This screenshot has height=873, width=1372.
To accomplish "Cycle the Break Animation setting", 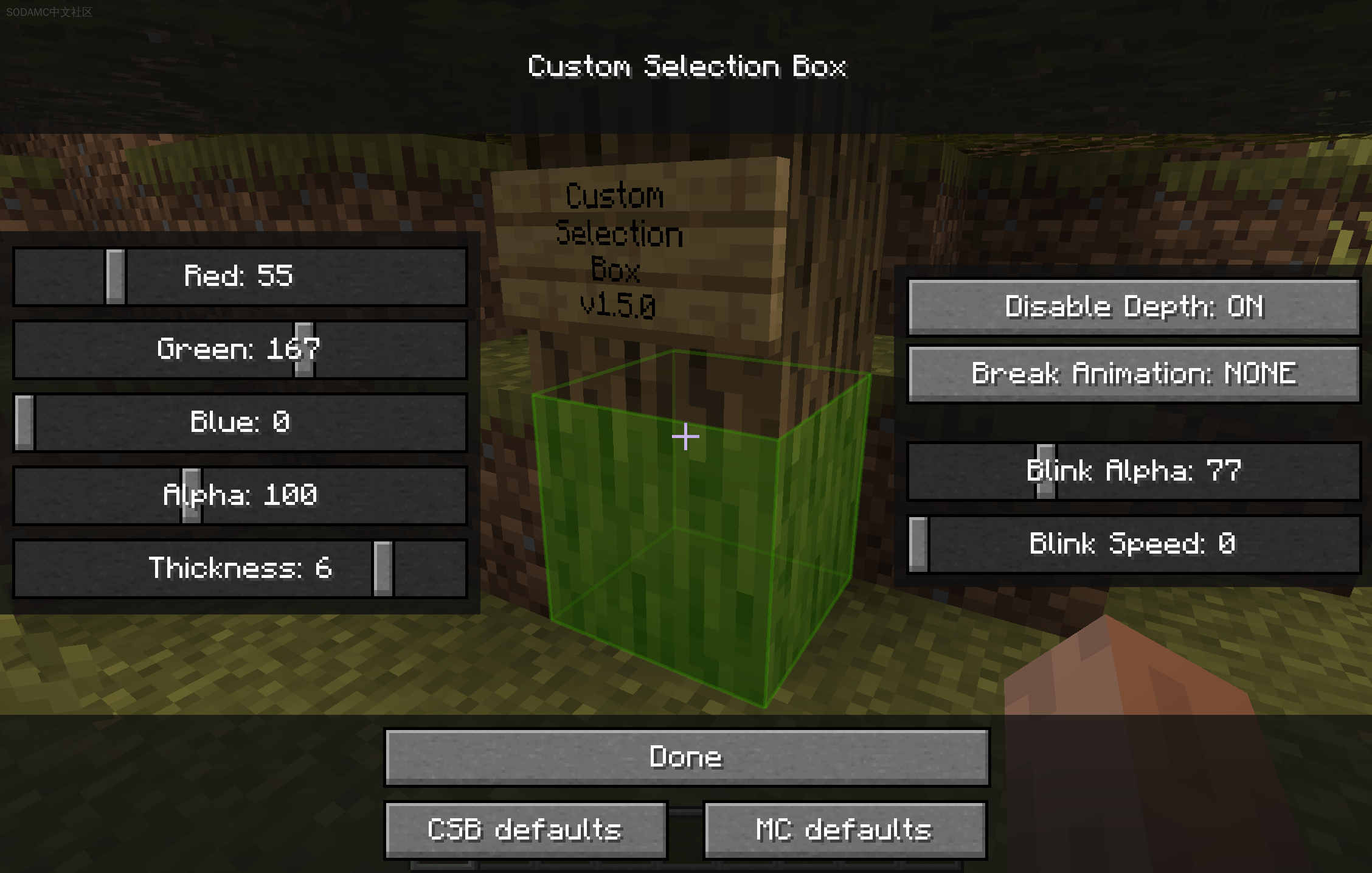I will [x=1132, y=374].
